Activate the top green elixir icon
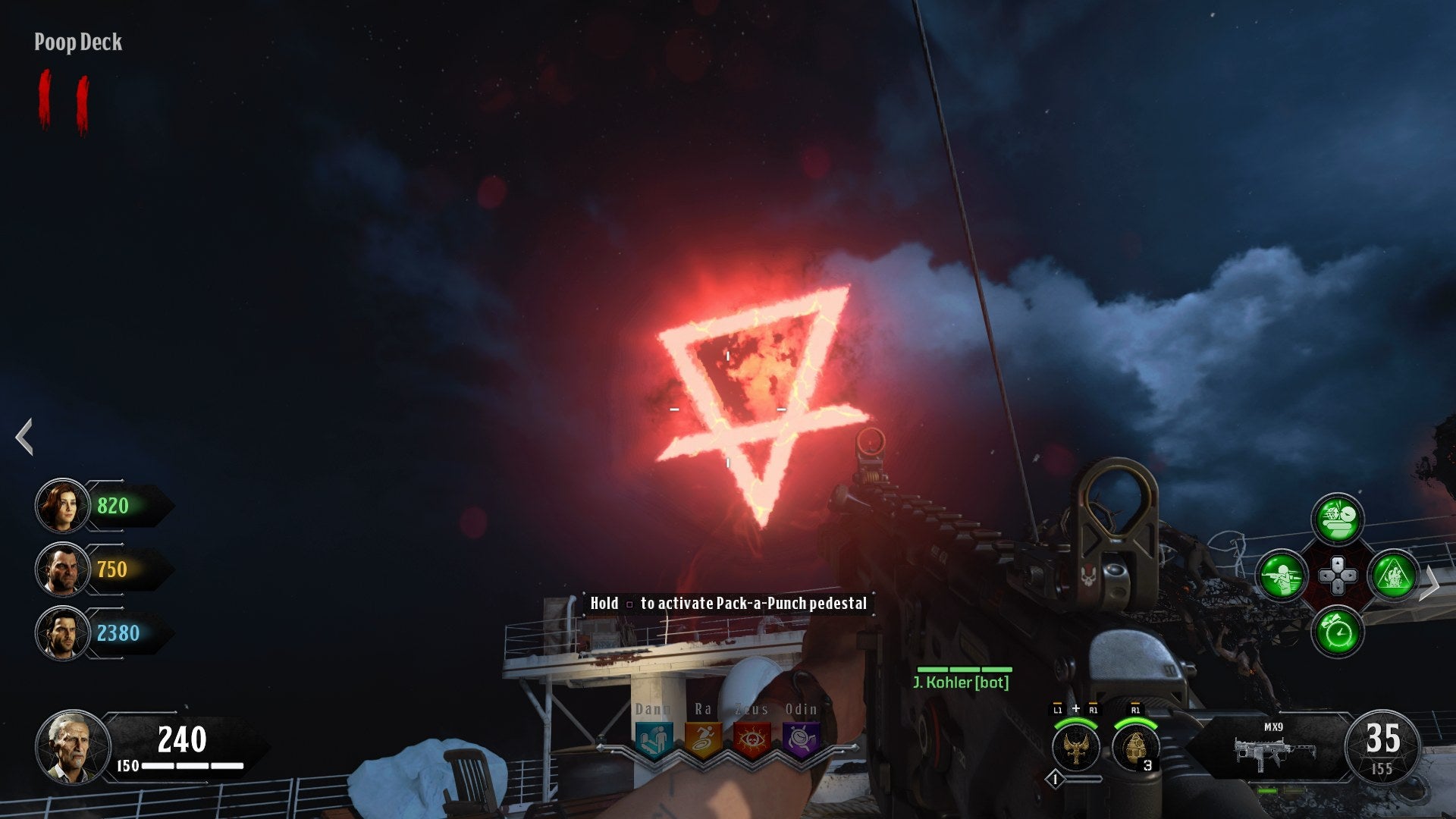The width and height of the screenshot is (1456, 819). pos(1338,519)
